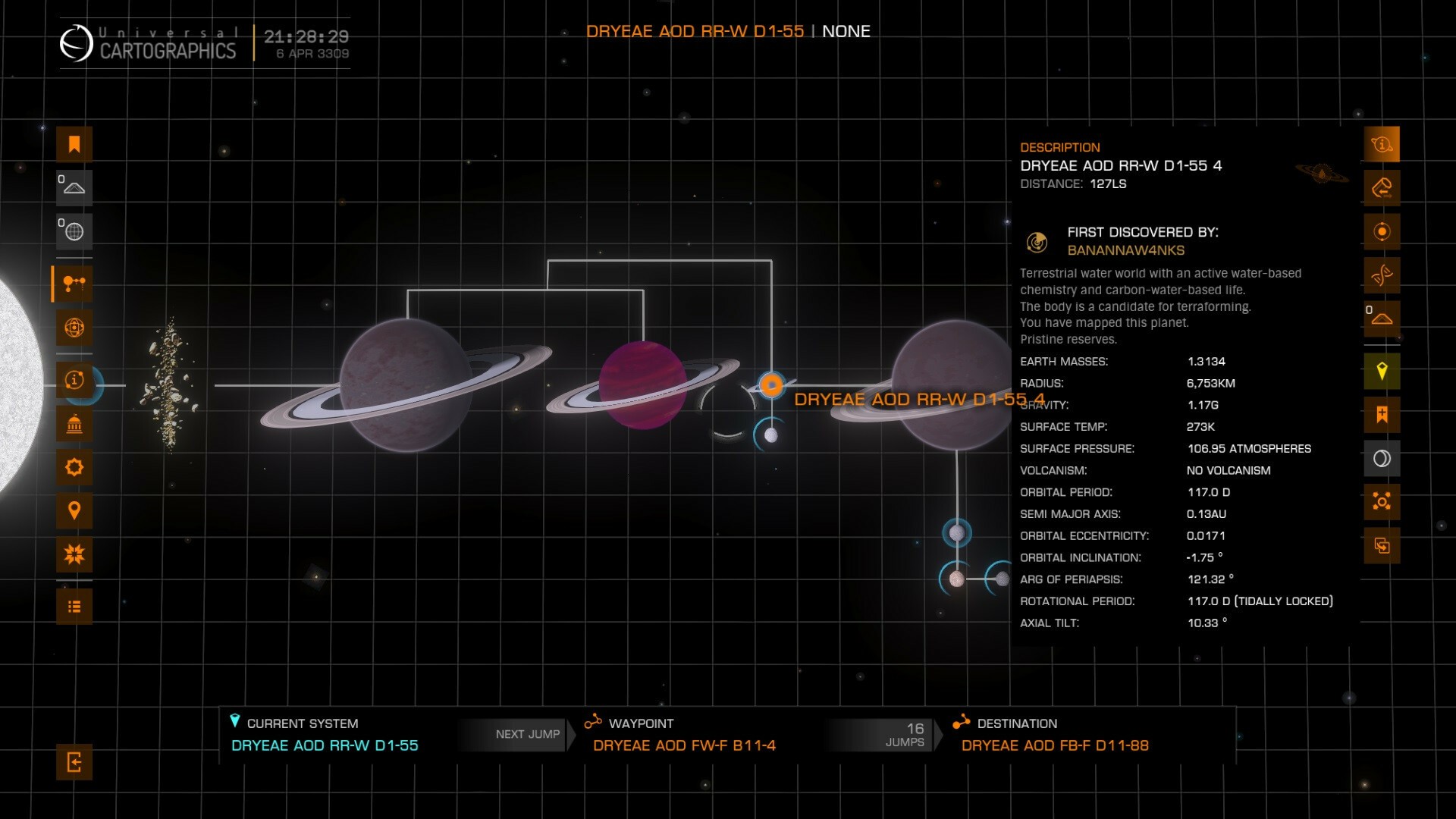Image resolution: width=1456 pixels, height=819 pixels.
Task: Focus the camera on the selected body
Action: click(x=1382, y=502)
